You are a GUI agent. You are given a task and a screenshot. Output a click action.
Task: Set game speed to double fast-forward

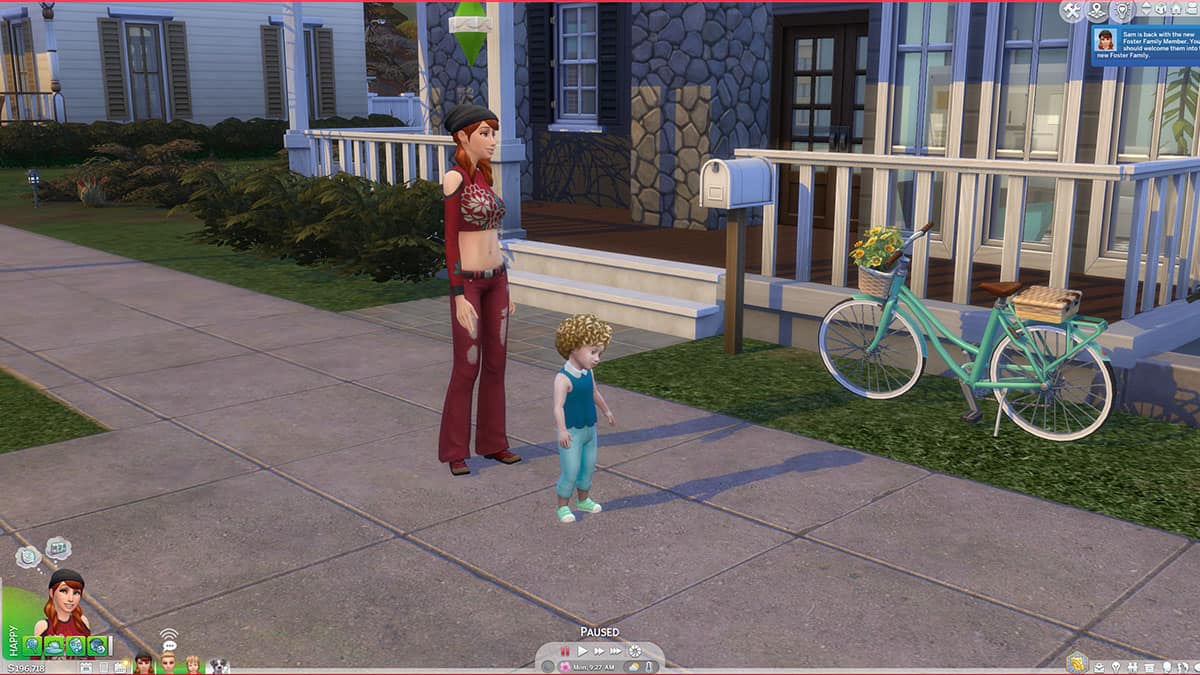(x=599, y=651)
